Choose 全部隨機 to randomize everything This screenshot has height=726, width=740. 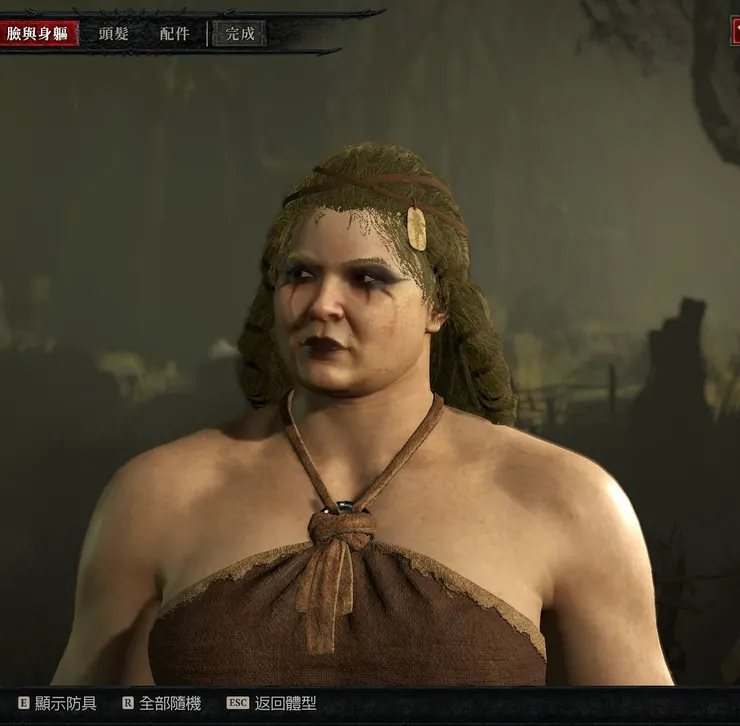[x=162, y=703]
